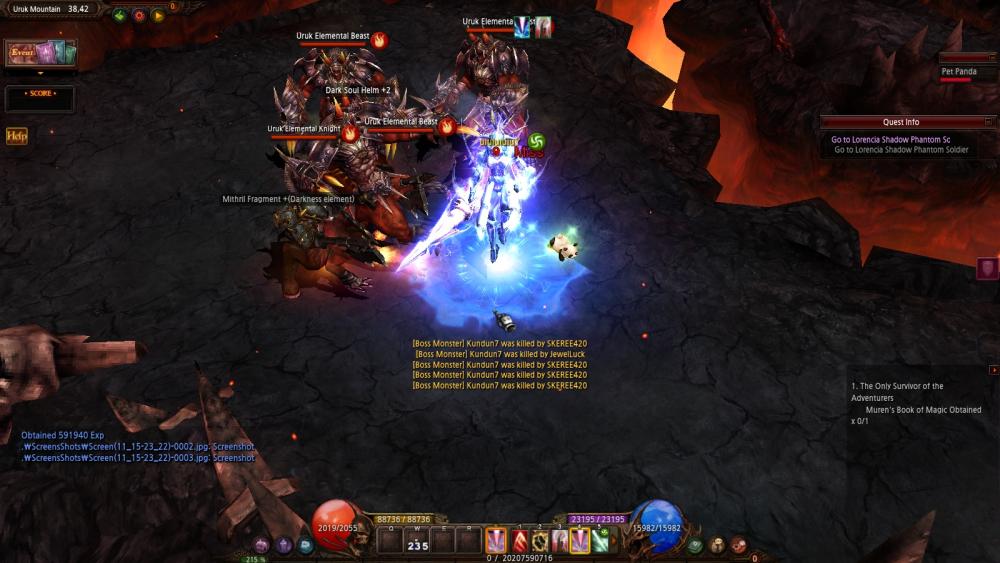Open the green menu icon beside the mana orb
Screen dimensions: 1000x563
coord(696,545)
